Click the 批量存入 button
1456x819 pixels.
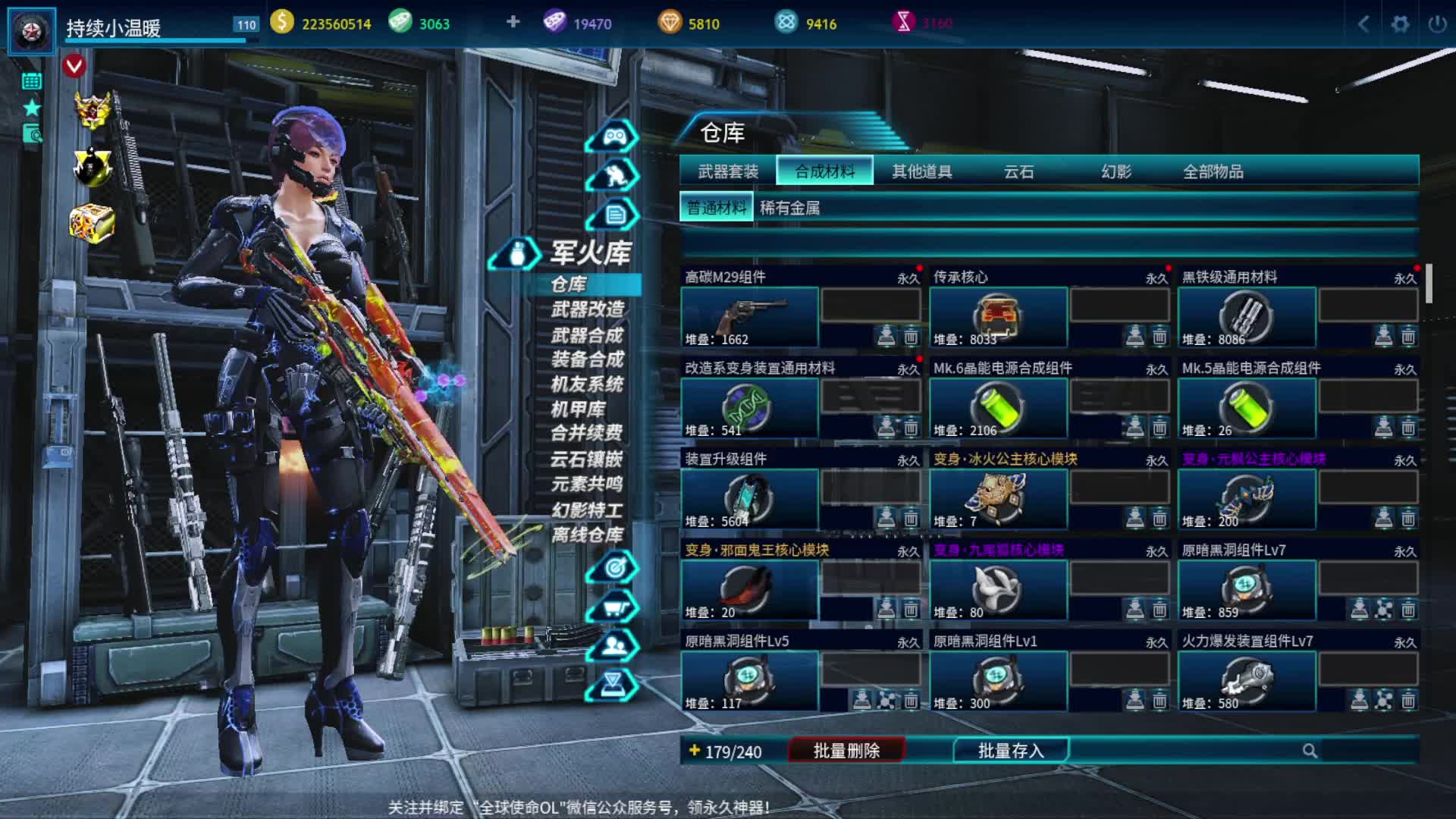pos(1010,751)
